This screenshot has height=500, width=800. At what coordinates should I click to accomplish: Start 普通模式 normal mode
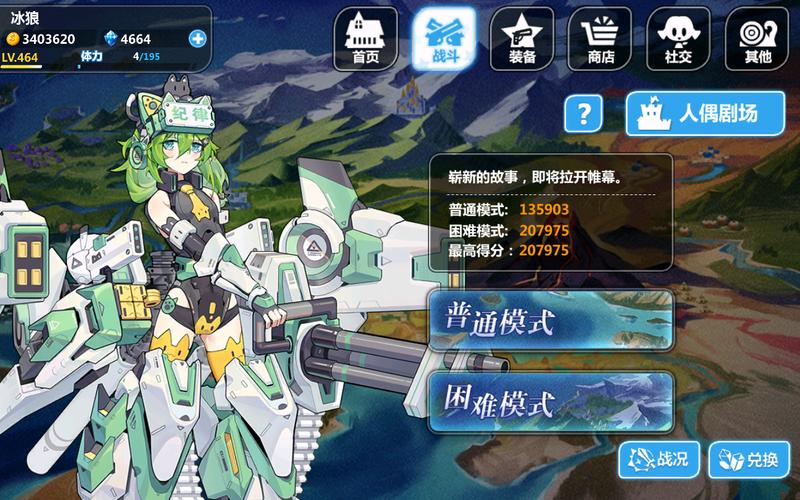pyautogui.click(x=551, y=321)
